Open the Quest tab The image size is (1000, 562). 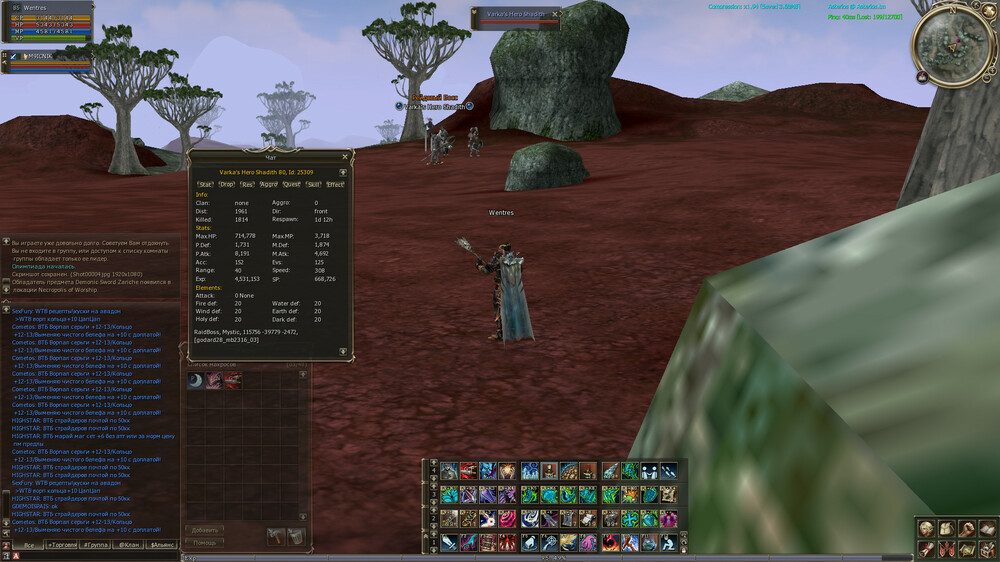(291, 184)
